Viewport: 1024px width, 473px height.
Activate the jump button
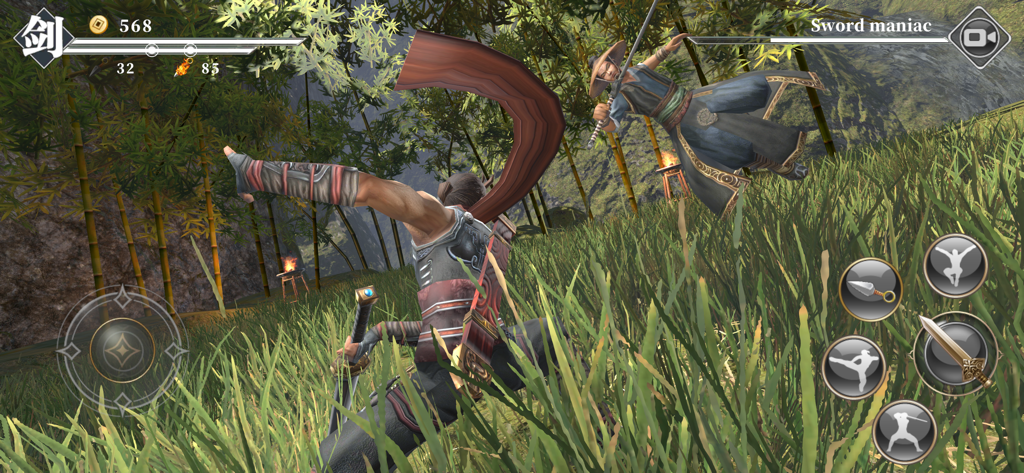(x=955, y=265)
